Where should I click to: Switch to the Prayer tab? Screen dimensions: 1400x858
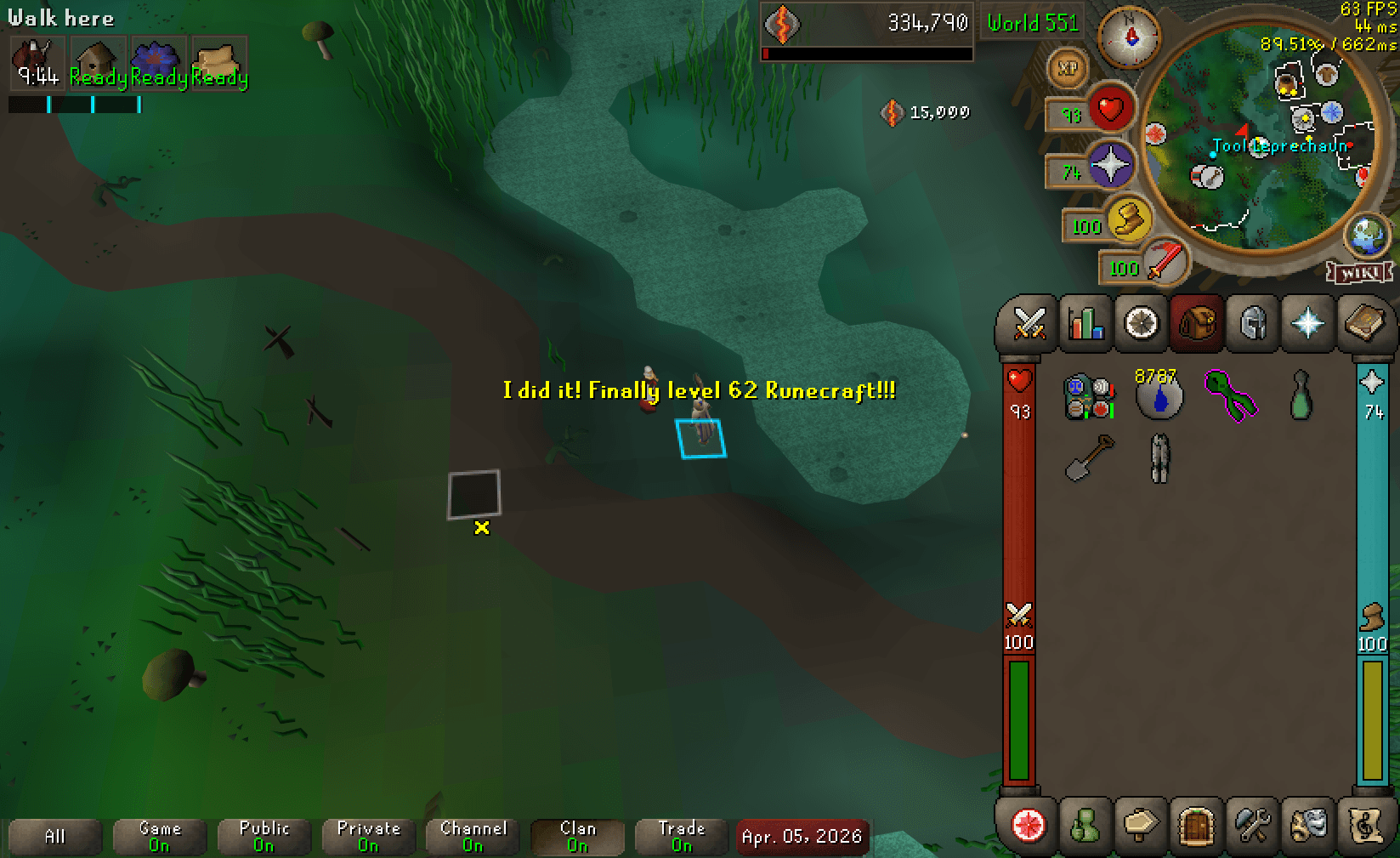pyautogui.click(x=1309, y=324)
